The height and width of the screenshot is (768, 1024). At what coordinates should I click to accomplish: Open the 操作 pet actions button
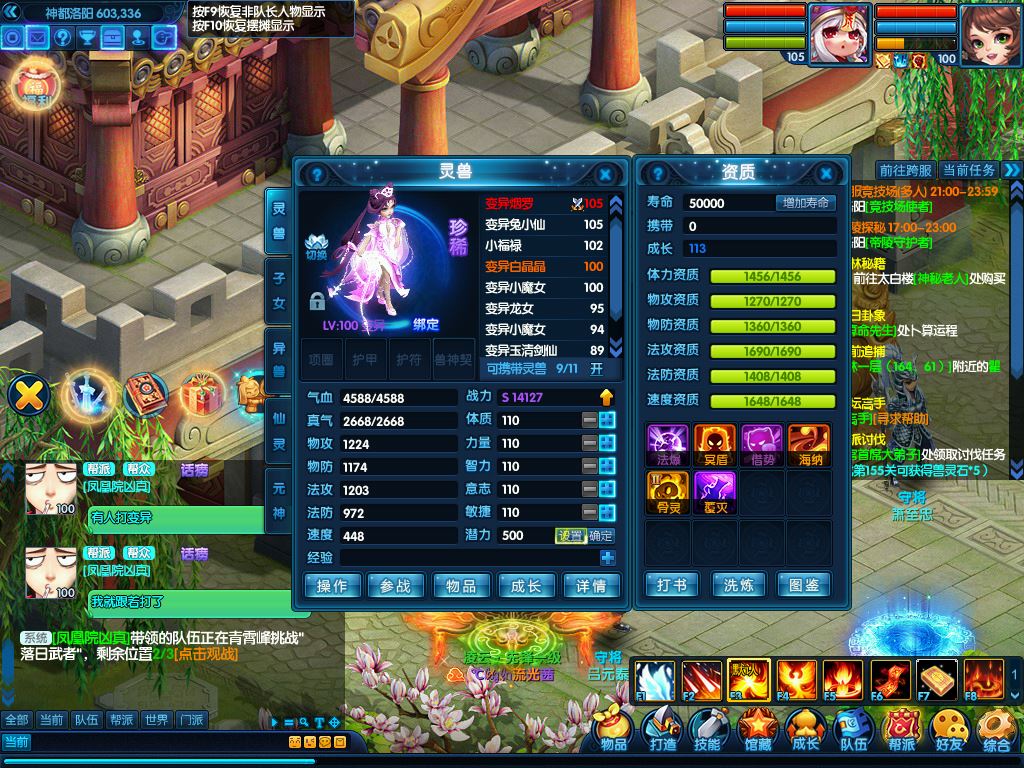(x=332, y=586)
